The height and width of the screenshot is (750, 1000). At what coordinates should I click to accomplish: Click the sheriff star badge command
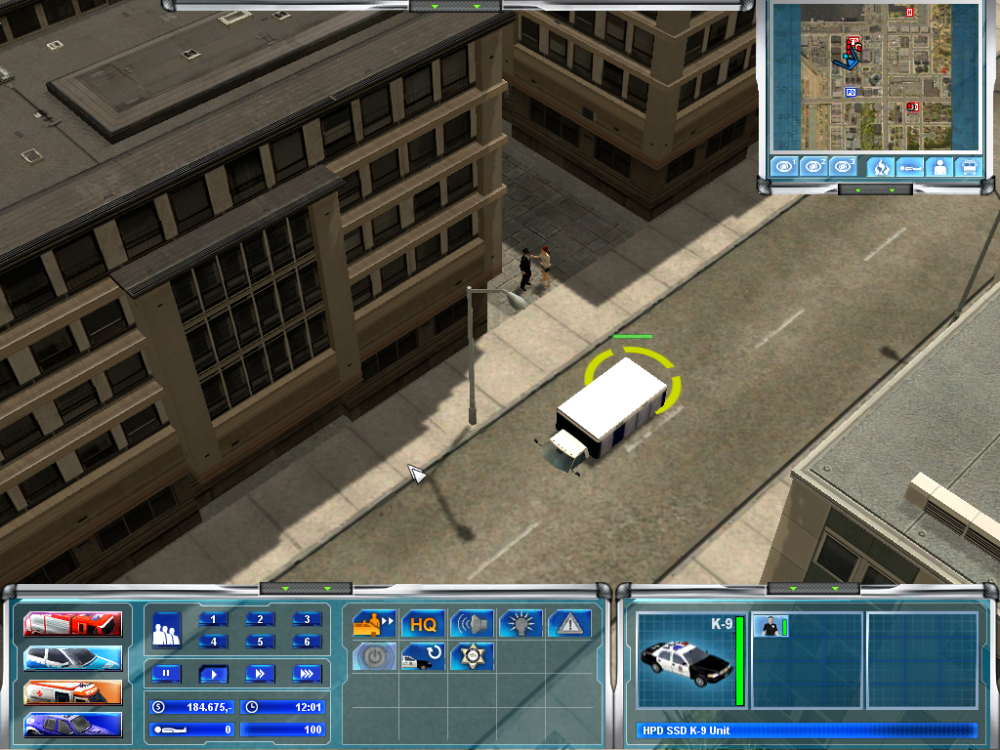click(x=472, y=657)
